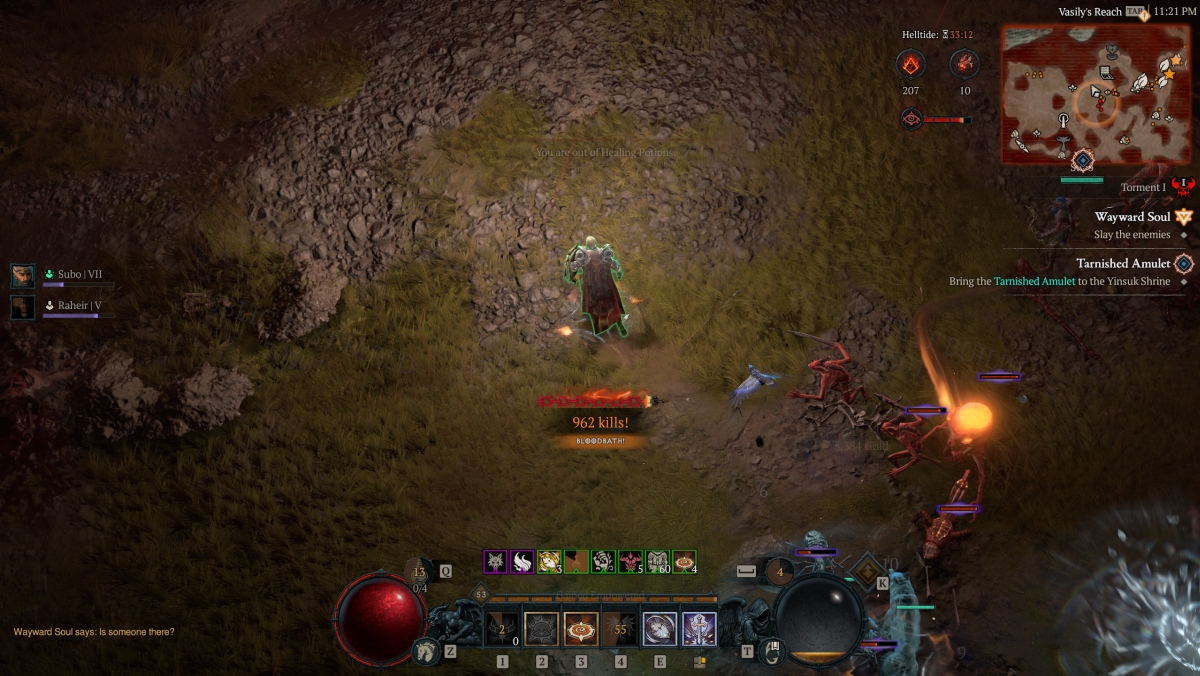
Task: Click the Helltide threat eye icon
Action: pyautogui.click(x=911, y=120)
